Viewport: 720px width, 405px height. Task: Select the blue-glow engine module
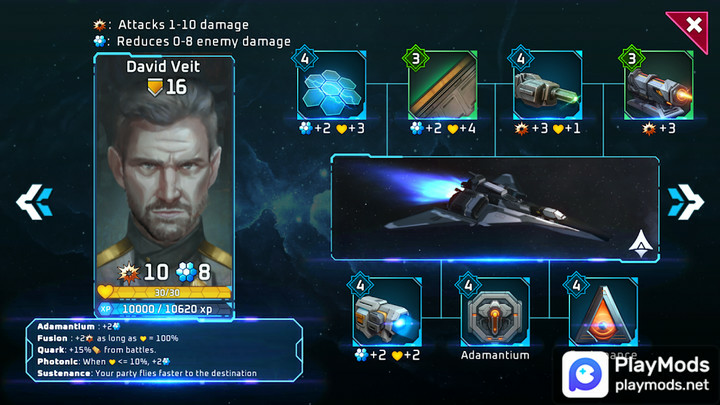click(387, 313)
